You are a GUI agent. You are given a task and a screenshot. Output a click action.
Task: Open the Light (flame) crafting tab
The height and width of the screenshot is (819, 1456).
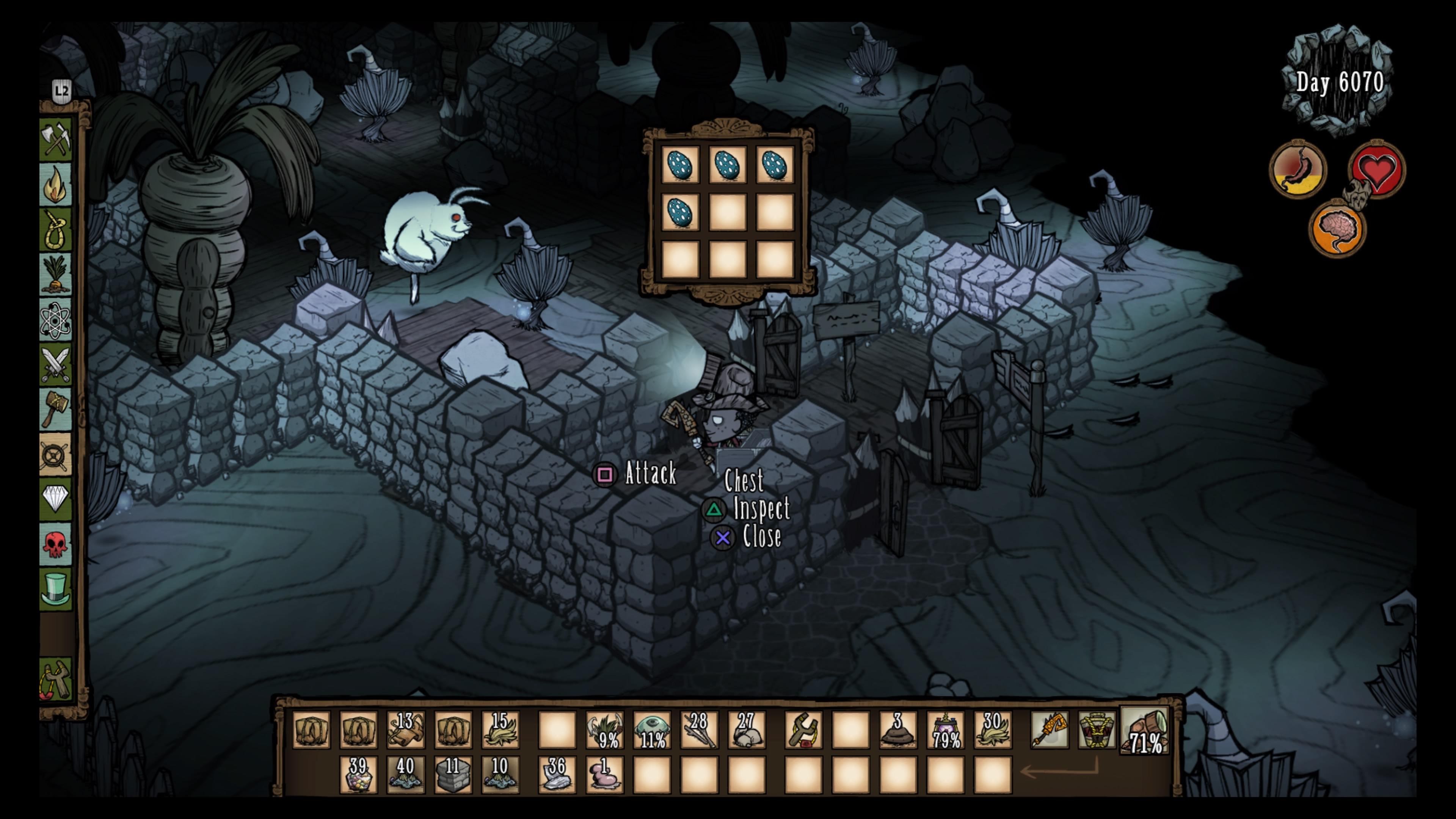pos(56,184)
